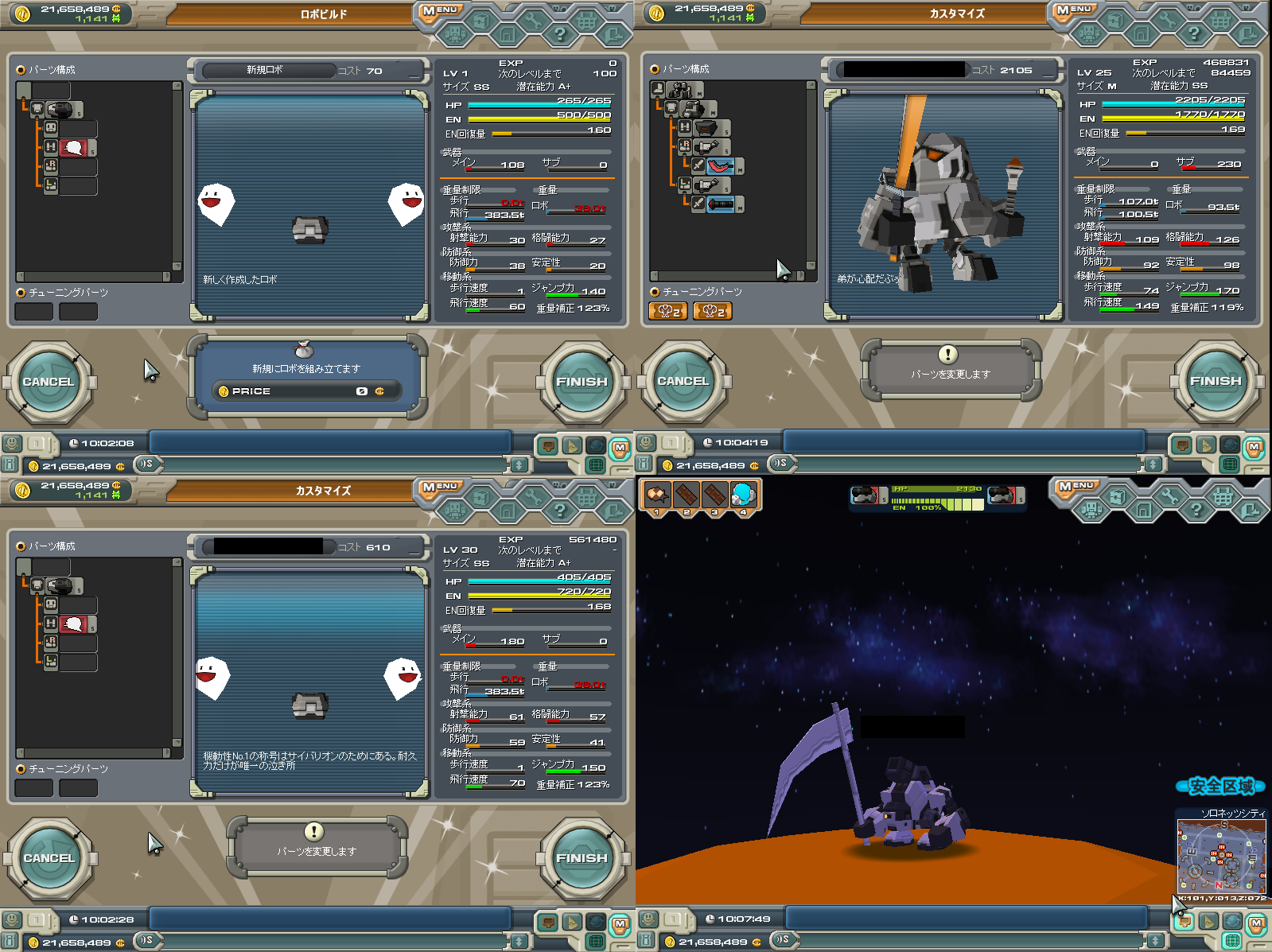1272x952 pixels.
Task: Select the chocolate bar in hotbar slot 2
Action: click(686, 495)
